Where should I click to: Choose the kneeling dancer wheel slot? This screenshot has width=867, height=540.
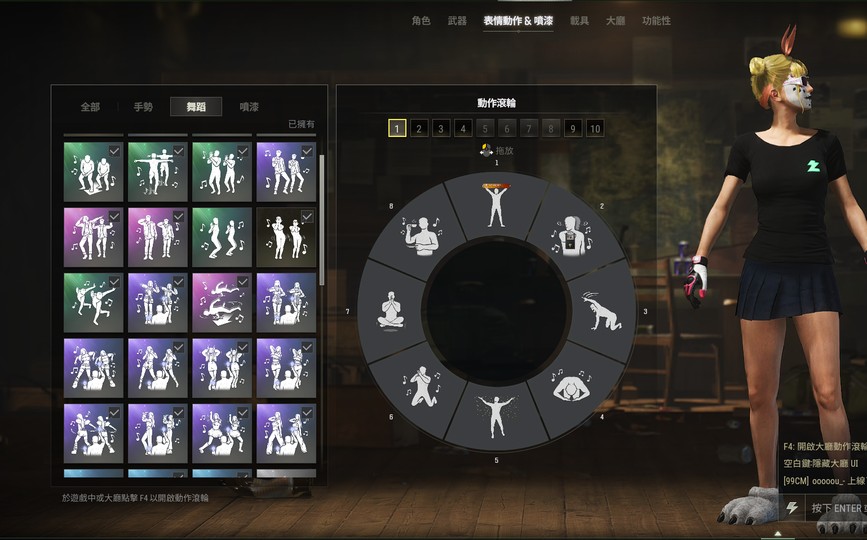tap(421, 385)
